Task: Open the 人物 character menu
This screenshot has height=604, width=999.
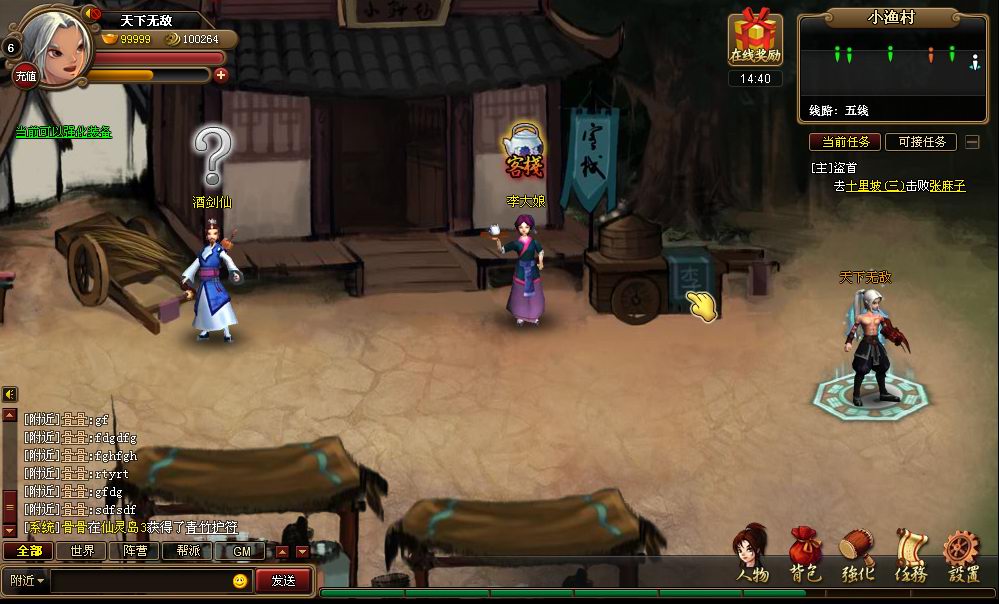Action: (752, 554)
